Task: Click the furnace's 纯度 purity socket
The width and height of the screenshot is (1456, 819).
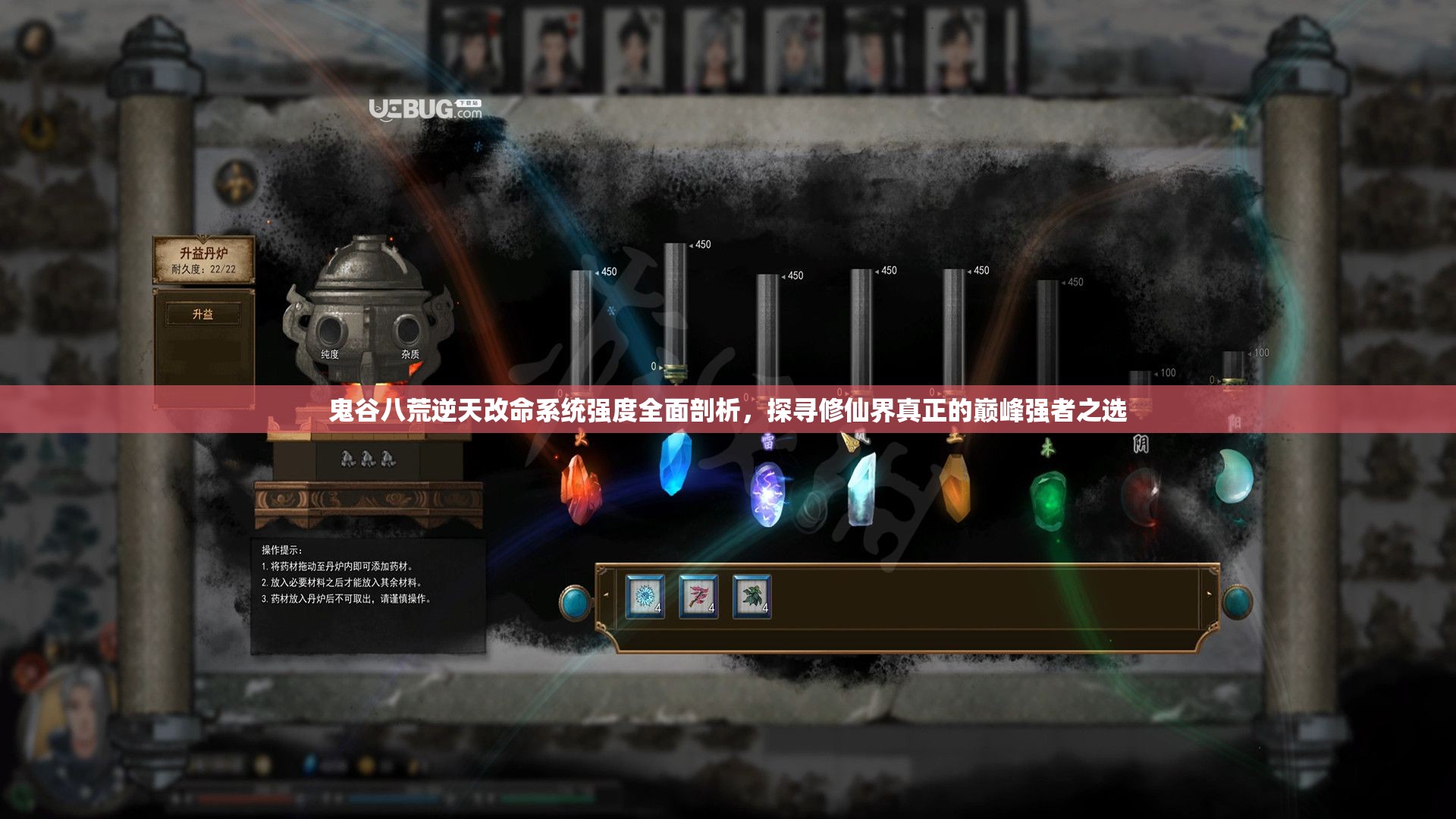Action: 331,332
